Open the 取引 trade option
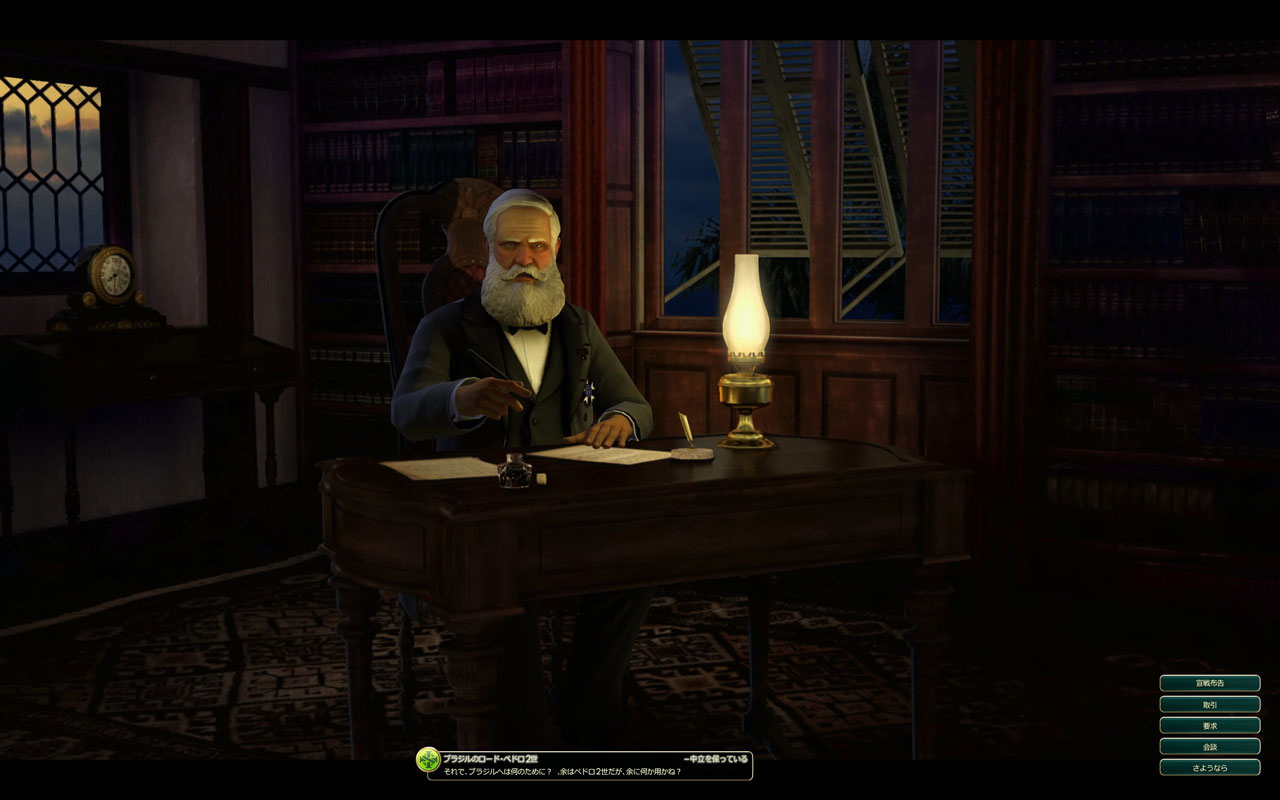The image size is (1280, 800). (1209, 704)
